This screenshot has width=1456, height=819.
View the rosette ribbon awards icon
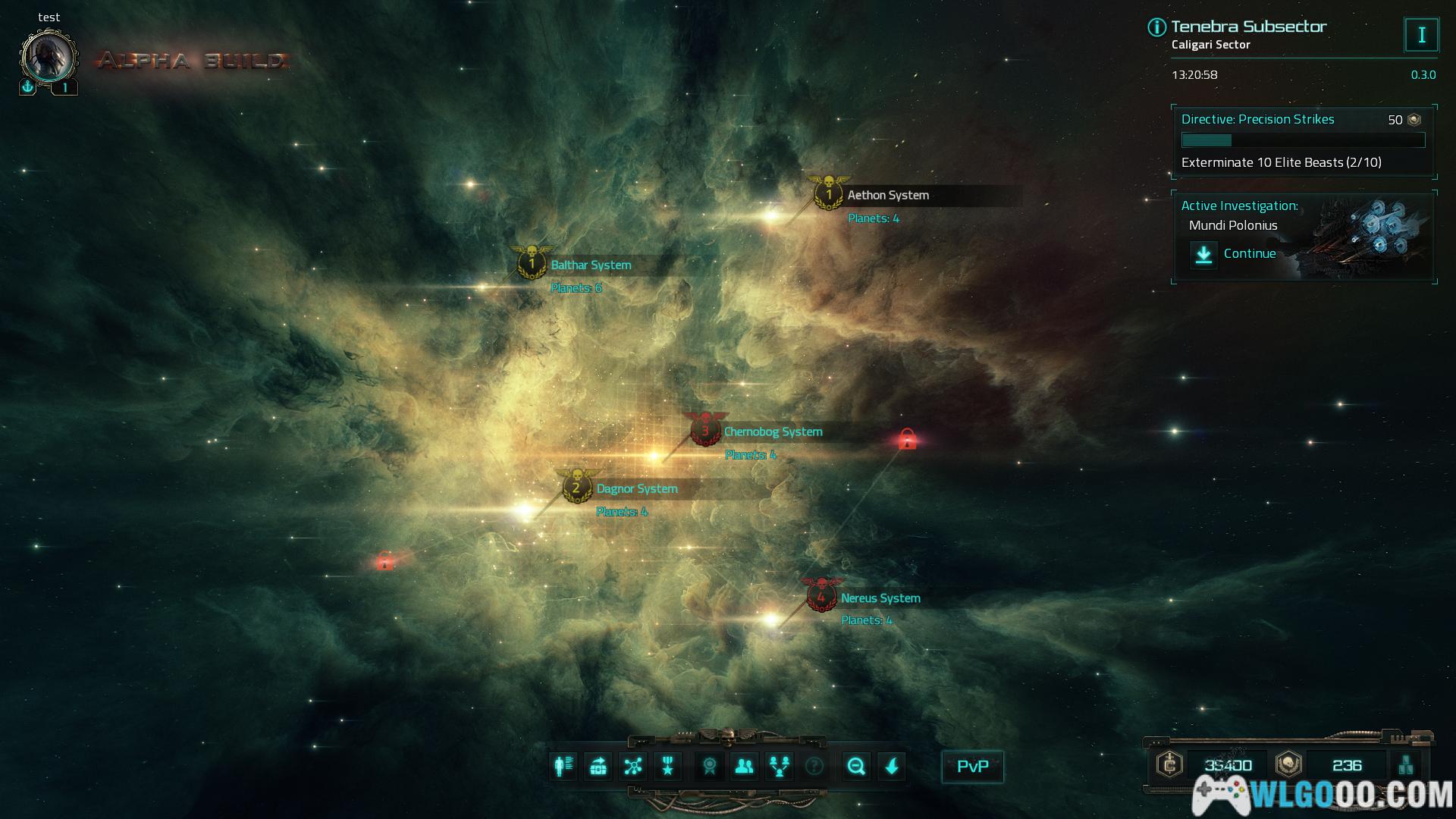point(710,767)
